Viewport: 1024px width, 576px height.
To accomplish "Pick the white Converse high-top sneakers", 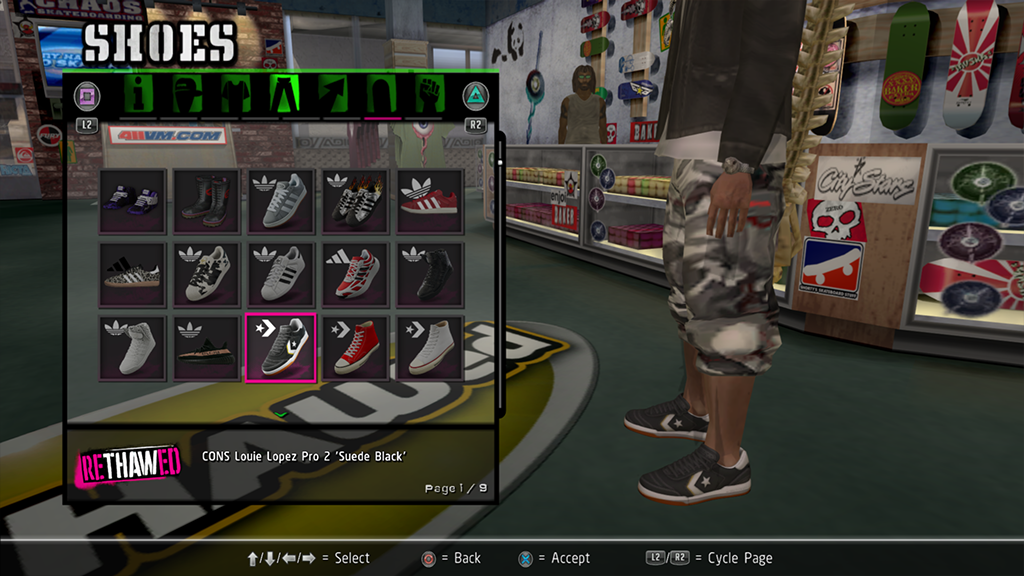I will [x=430, y=347].
